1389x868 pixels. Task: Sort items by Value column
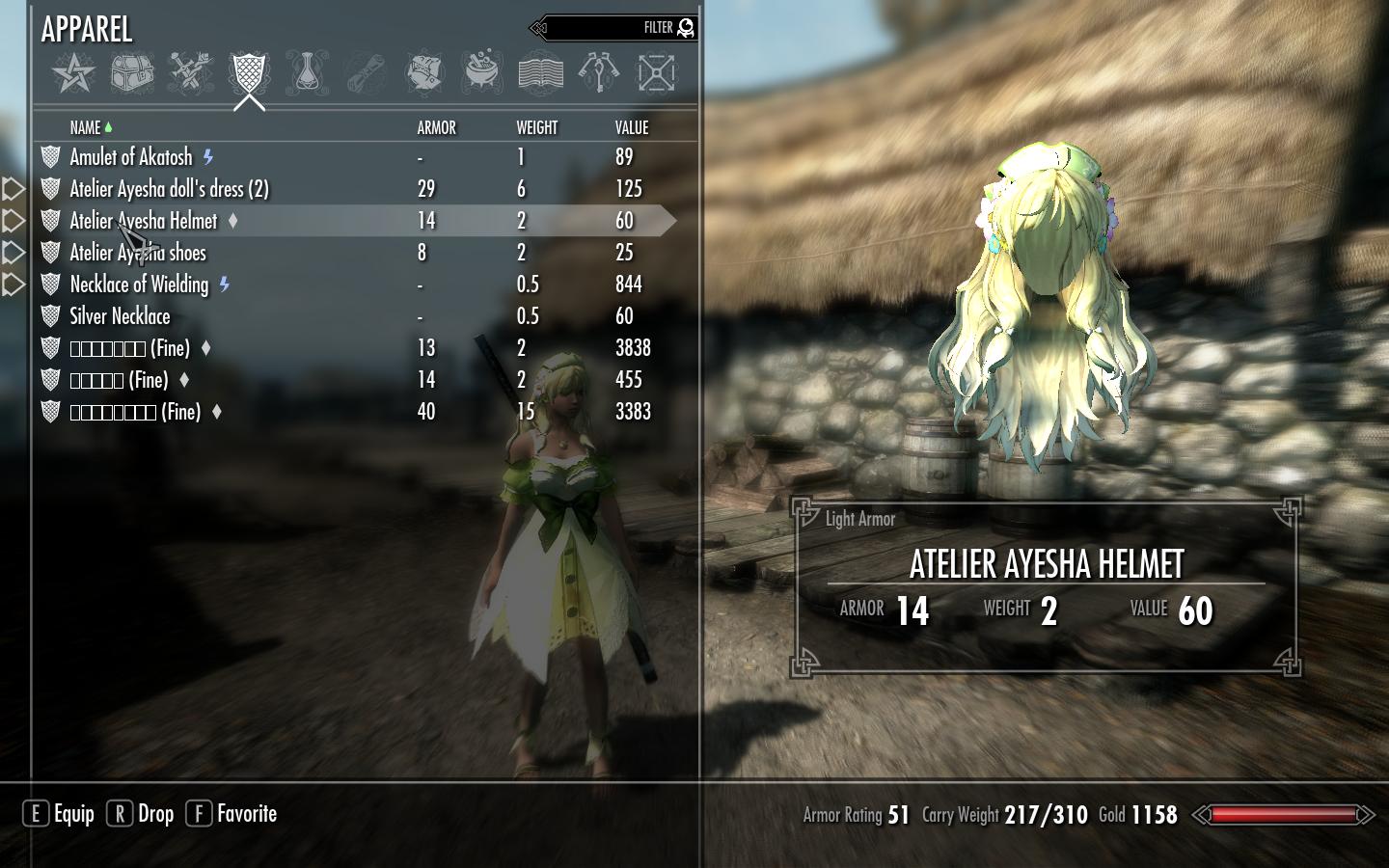click(632, 127)
